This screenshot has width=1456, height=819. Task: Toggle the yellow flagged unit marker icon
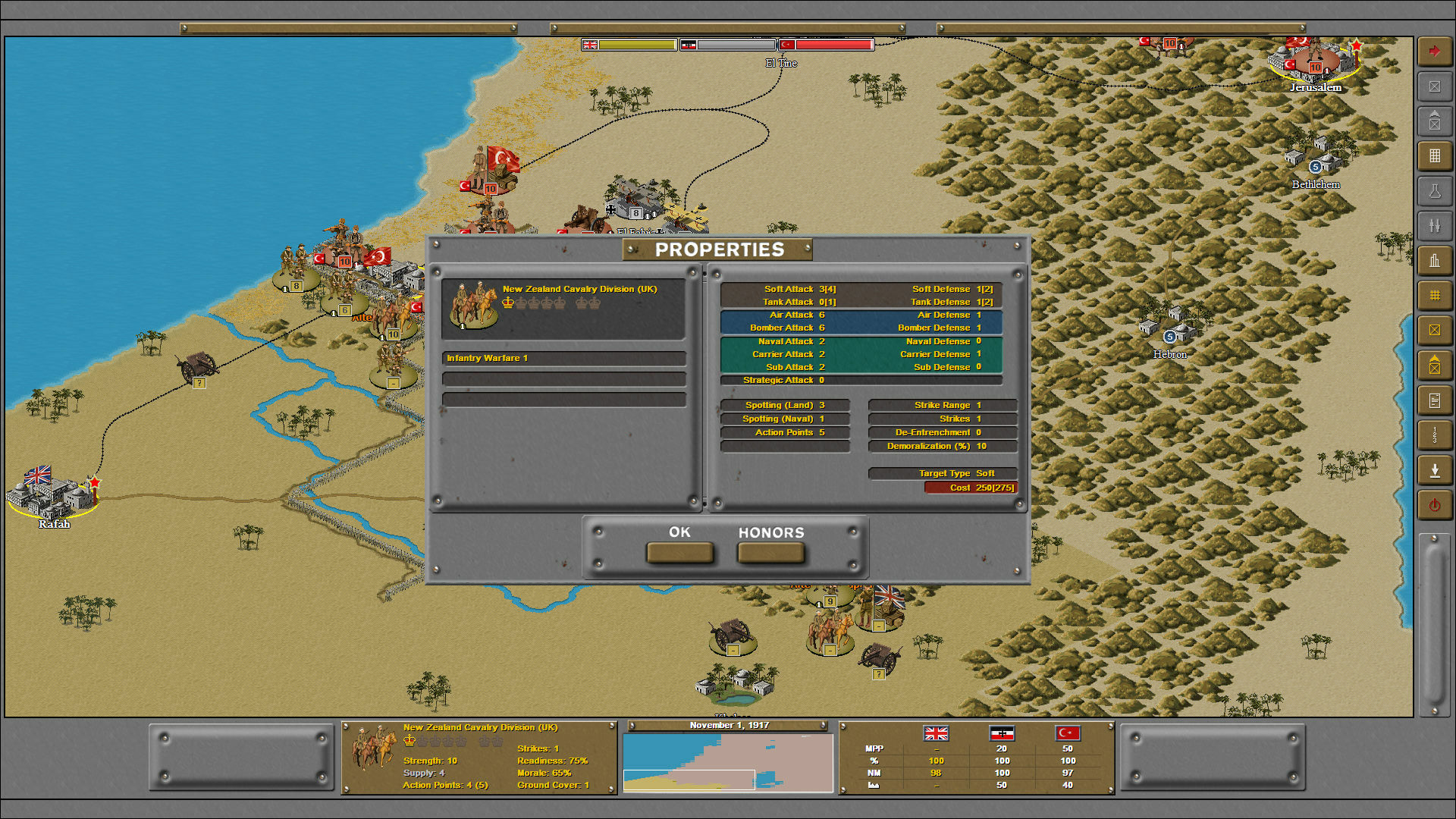click(1435, 365)
